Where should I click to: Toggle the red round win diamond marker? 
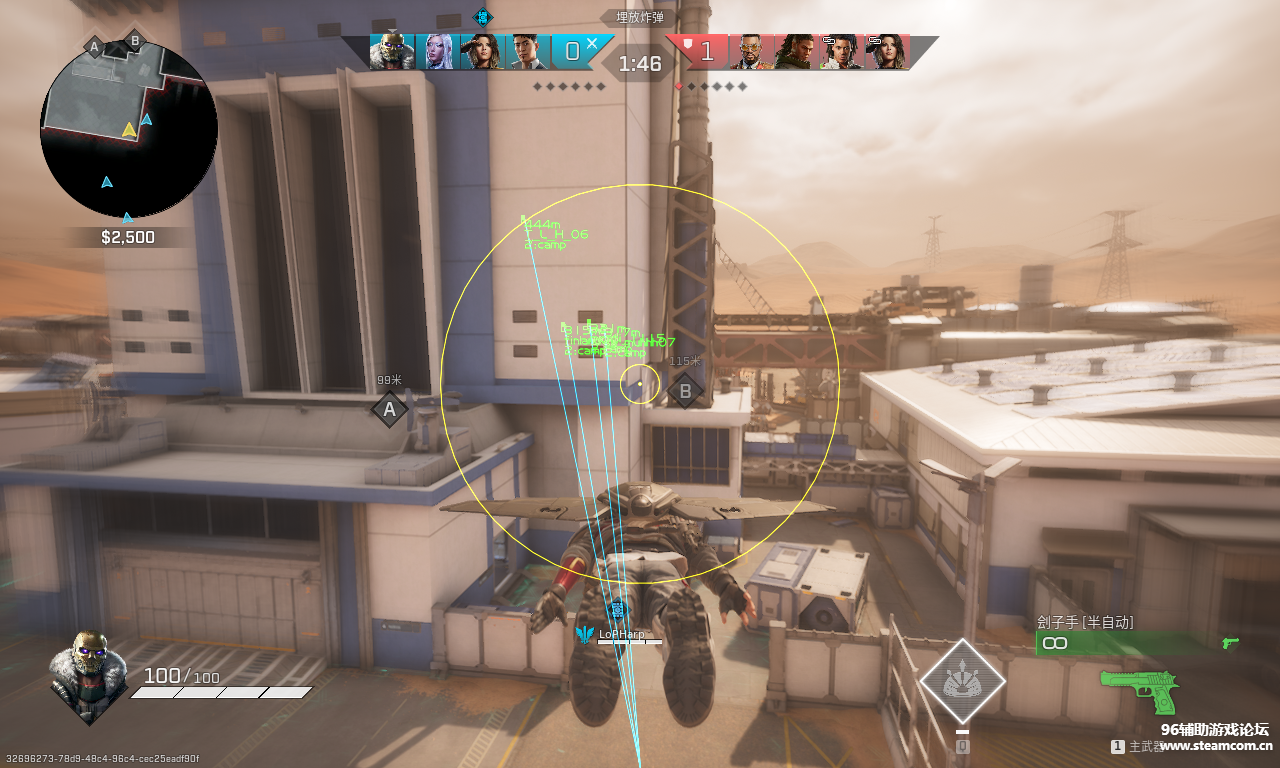pos(680,85)
